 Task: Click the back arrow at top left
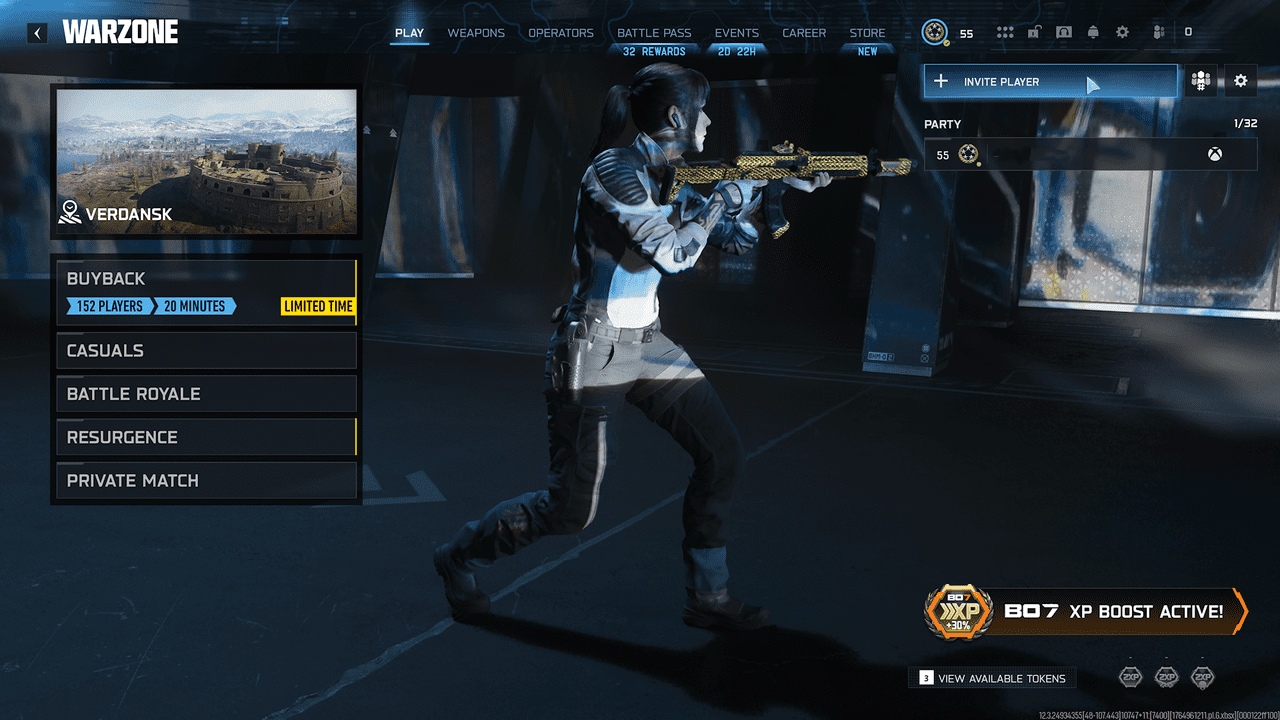pos(37,31)
